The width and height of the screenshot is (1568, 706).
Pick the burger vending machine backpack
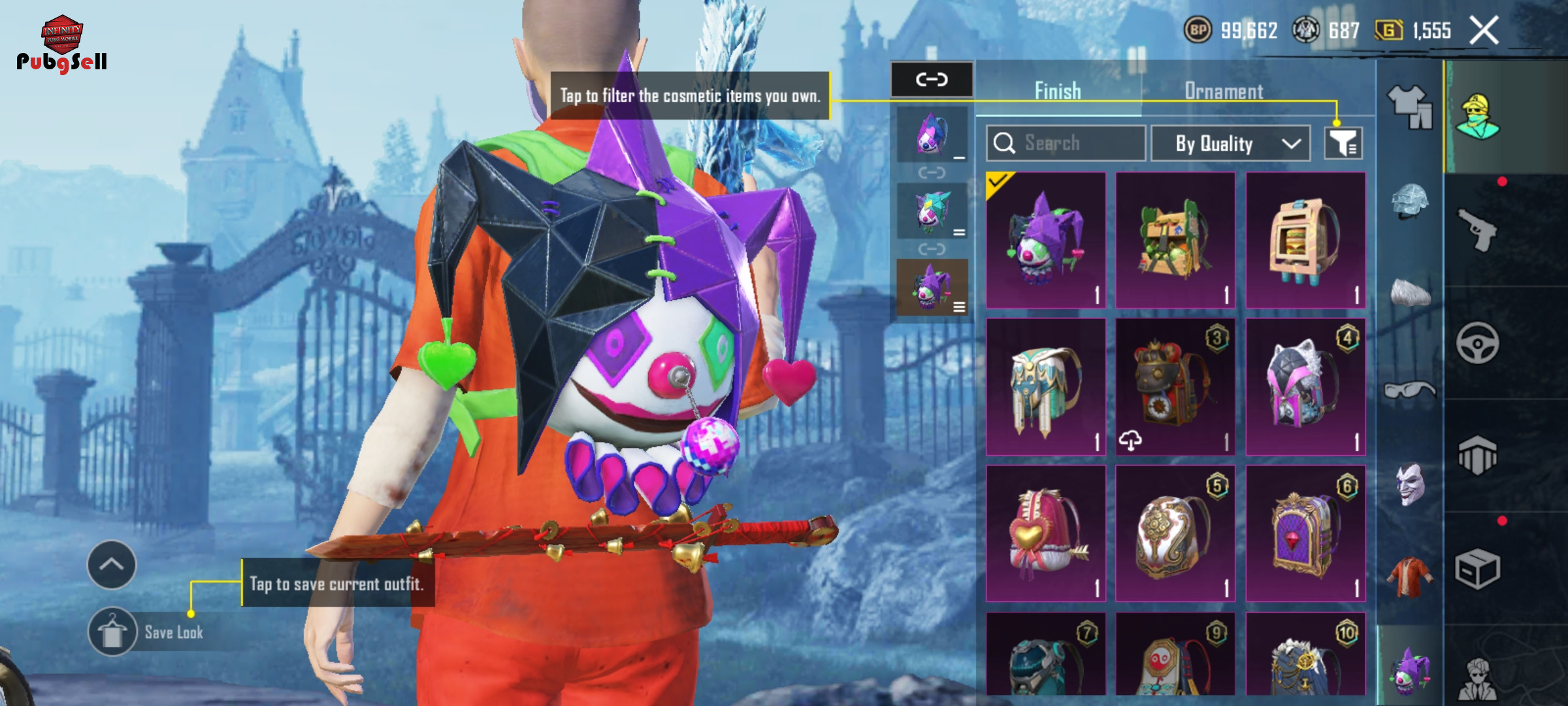[1305, 240]
